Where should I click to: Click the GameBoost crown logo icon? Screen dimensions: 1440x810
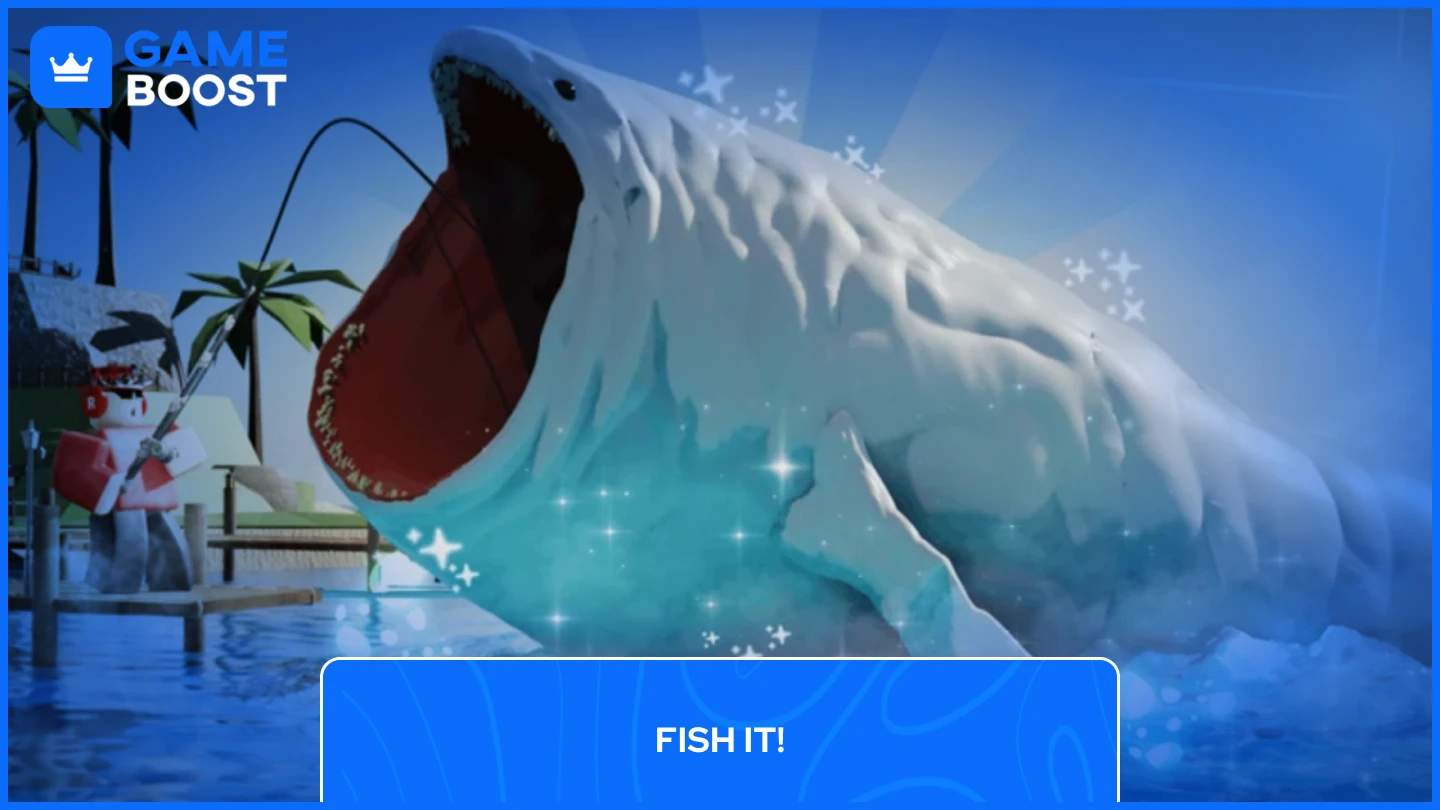click(71, 67)
